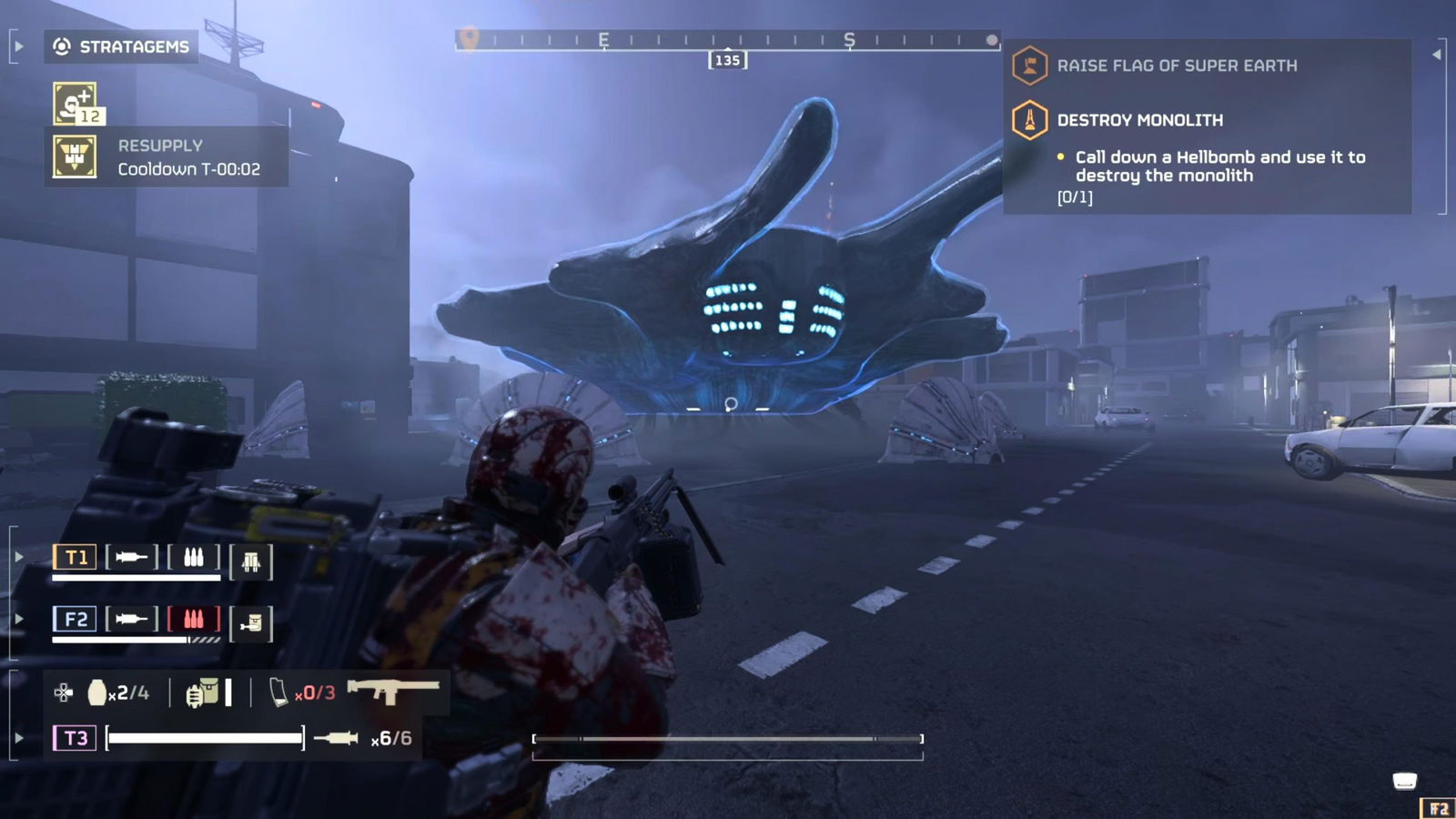Select the Resupply stratagem icon

[73, 155]
